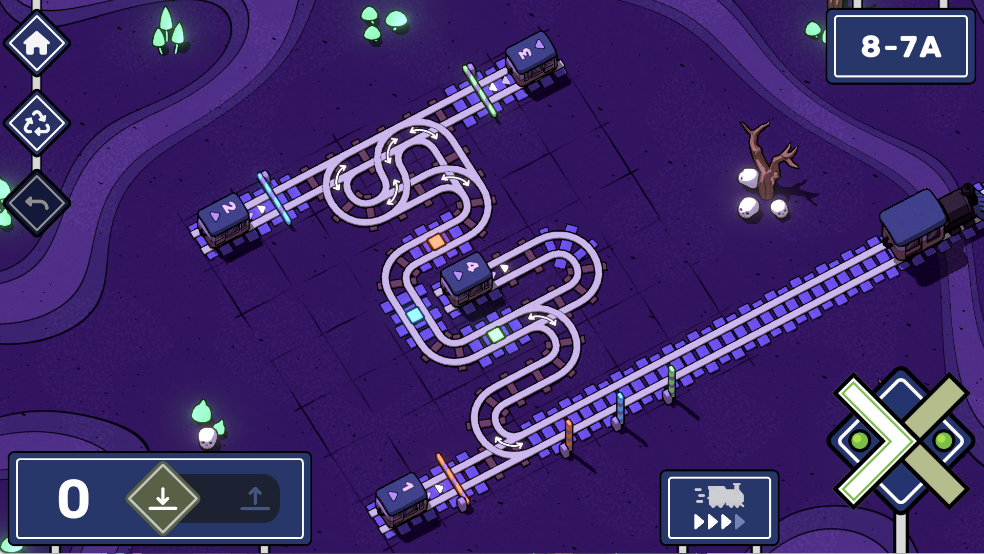
Task: Undo the last move
Action: pos(37,203)
